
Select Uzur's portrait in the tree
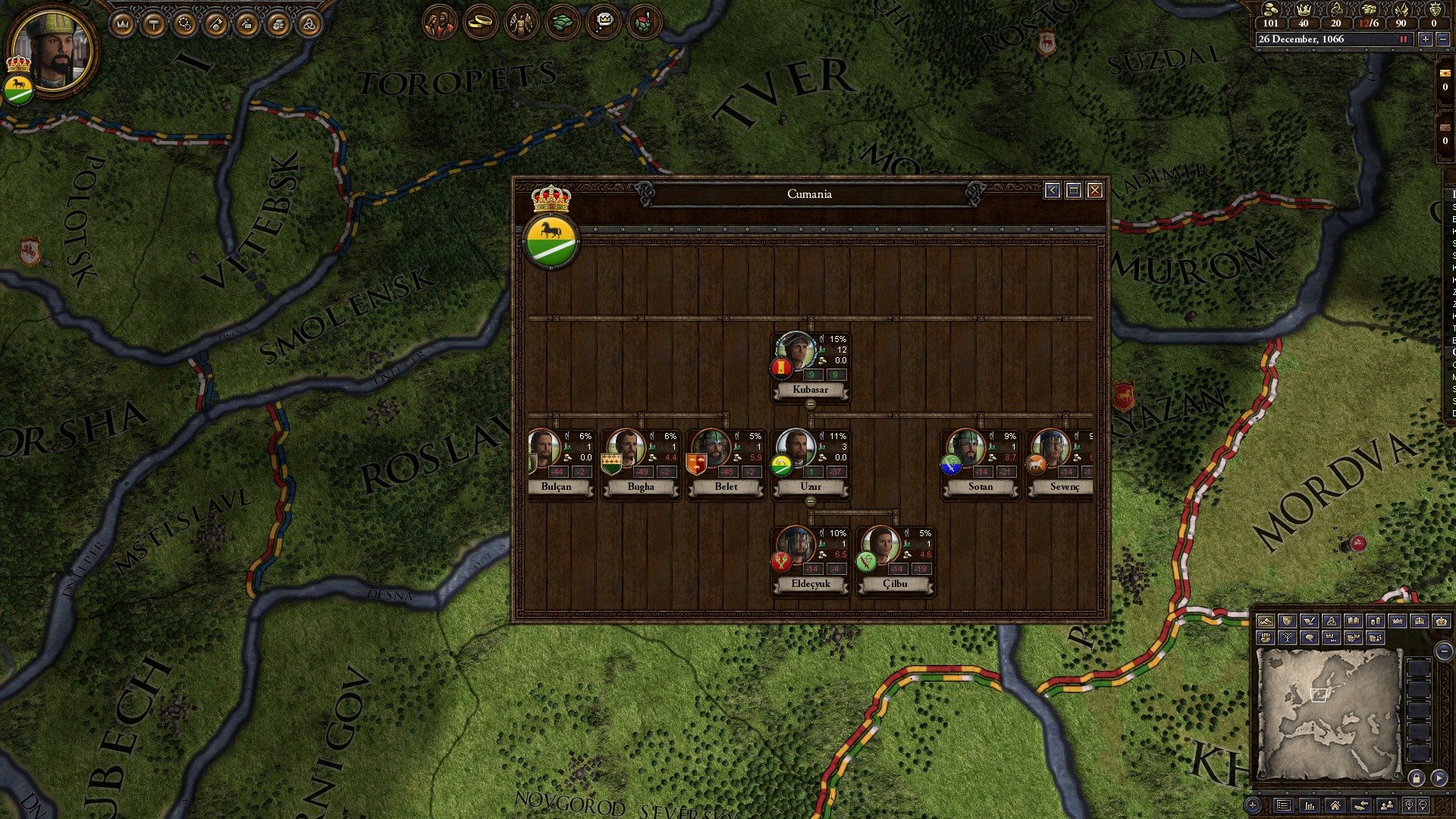pyautogui.click(x=795, y=449)
